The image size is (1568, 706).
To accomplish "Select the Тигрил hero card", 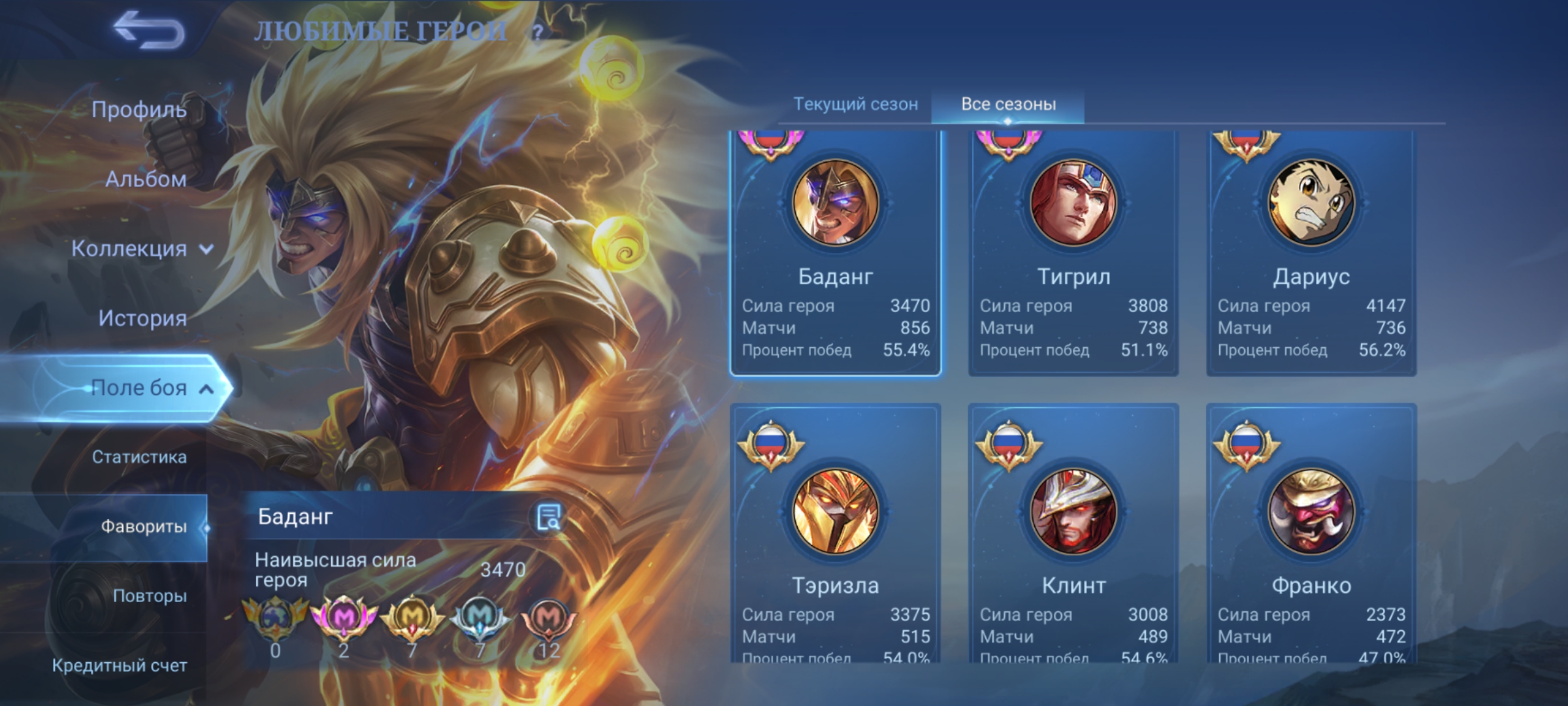I will click(1073, 252).
